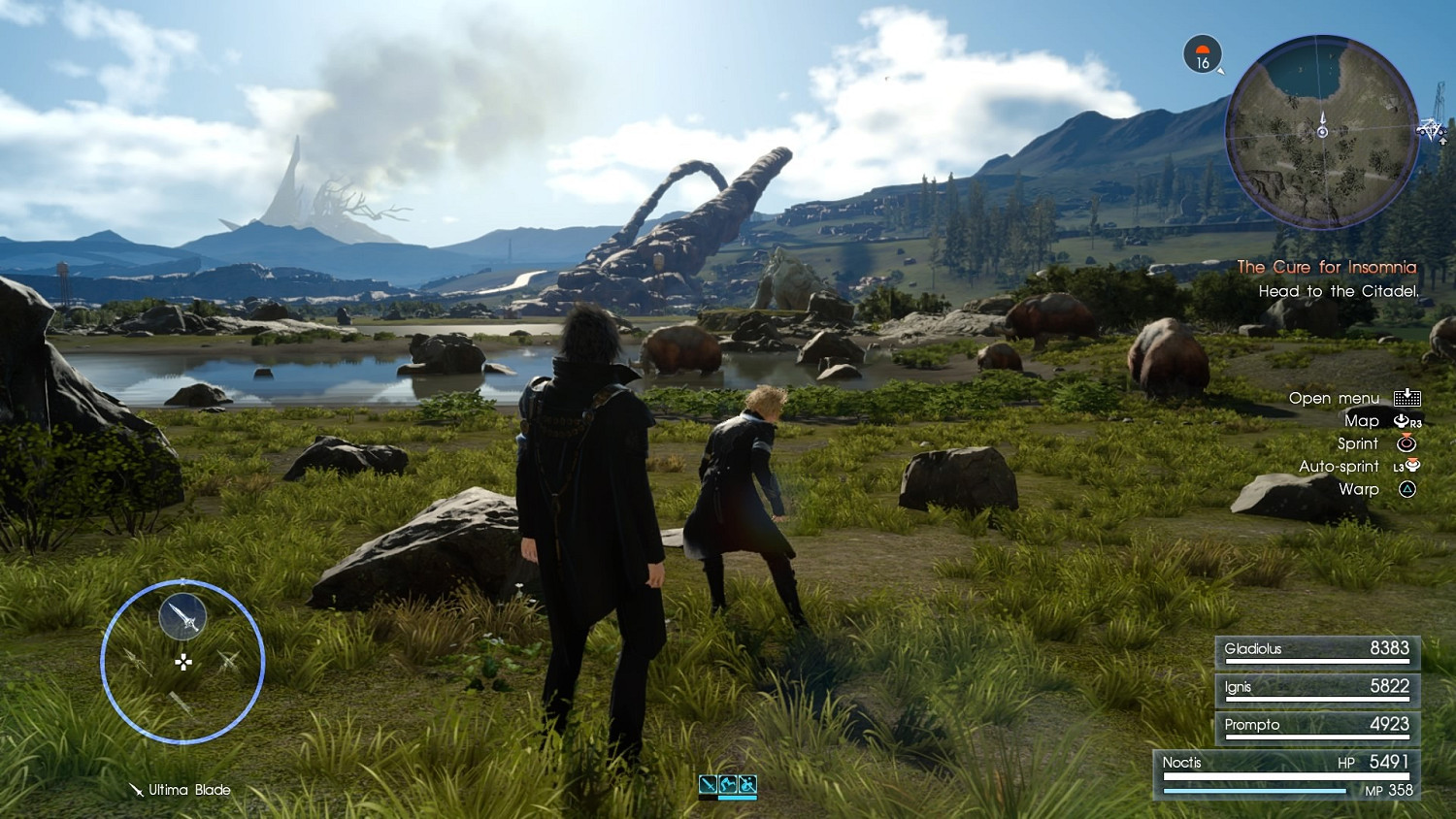Click the Open menu command
Screen dimensions: 1456x819
[x=1334, y=398]
